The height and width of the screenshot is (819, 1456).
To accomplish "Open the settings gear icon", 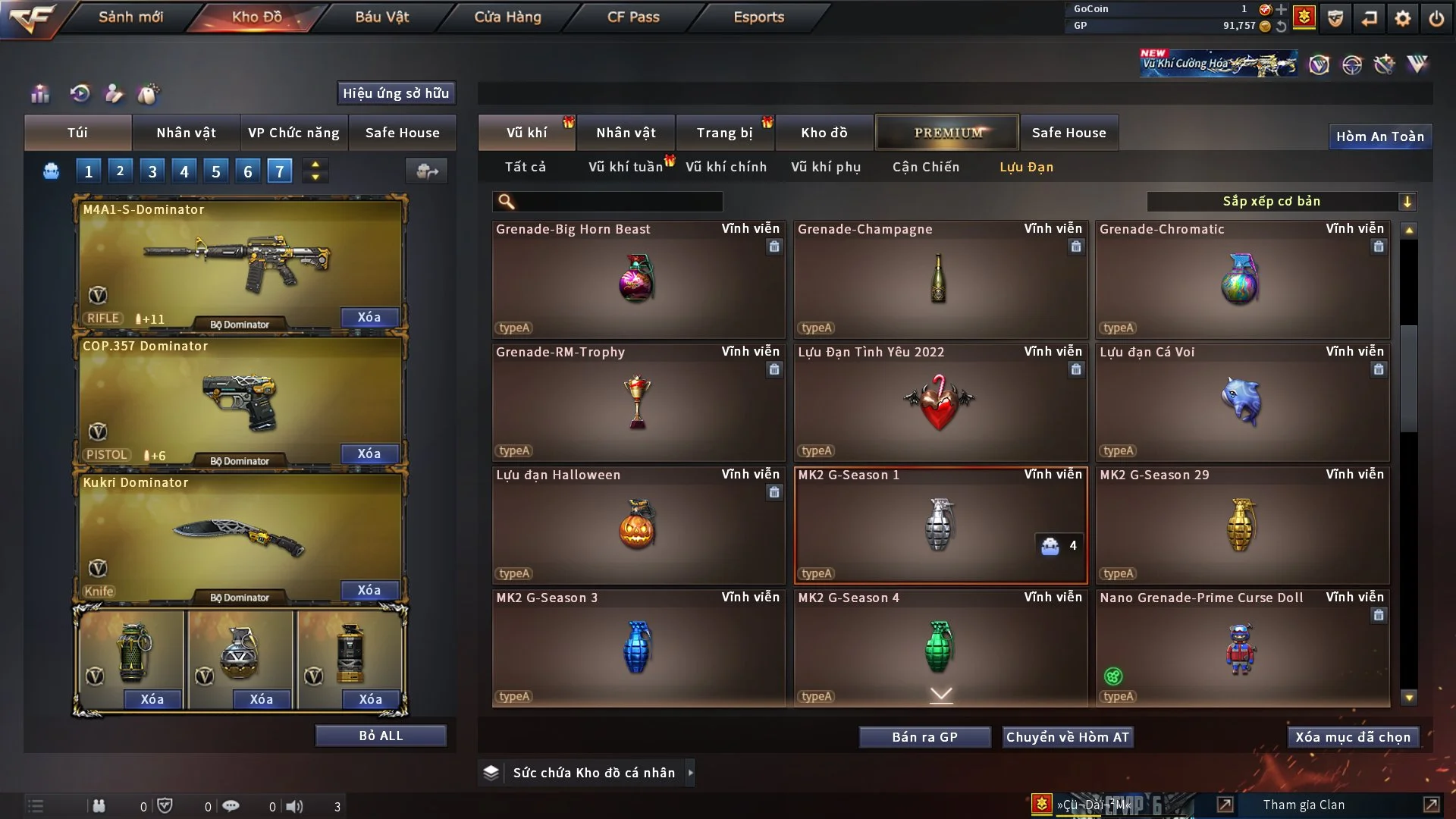I will point(1403,18).
